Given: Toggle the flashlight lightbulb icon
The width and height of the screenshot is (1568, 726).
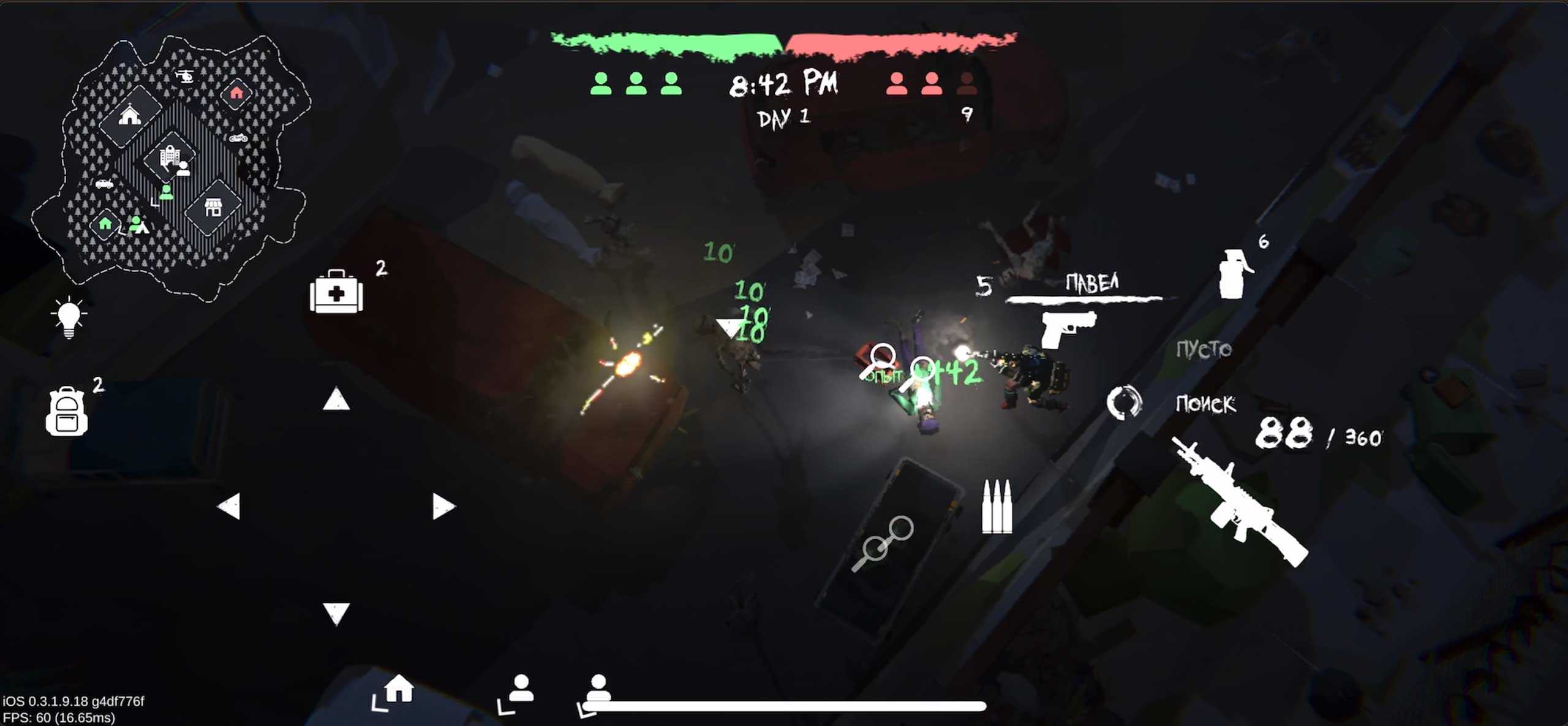Looking at the screenshot, I should (69, 317).
